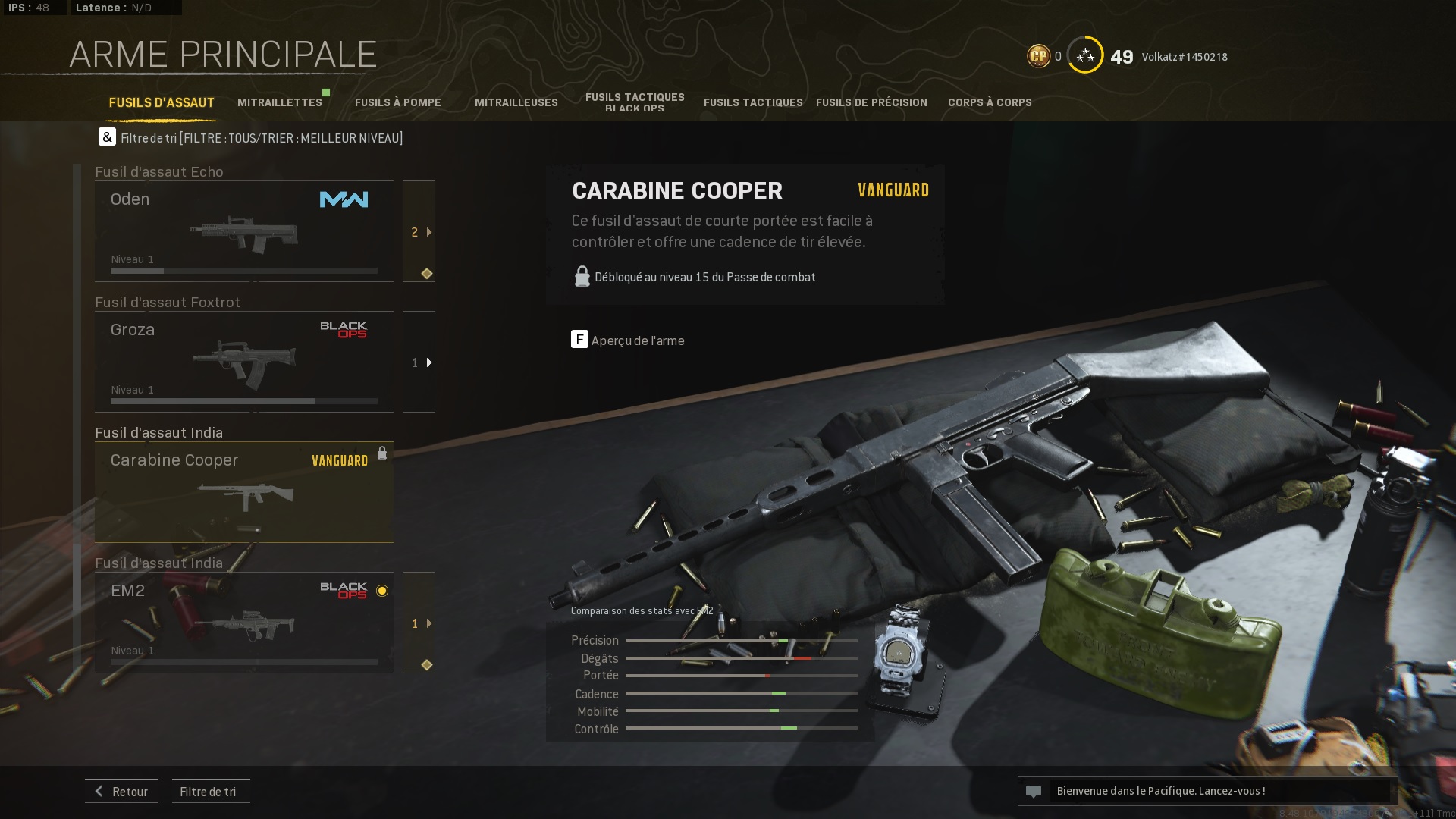The image size is (1456, 819).
Task: Click the chat bubble icon near welcome message
Action: click(x=1035, y=791)
